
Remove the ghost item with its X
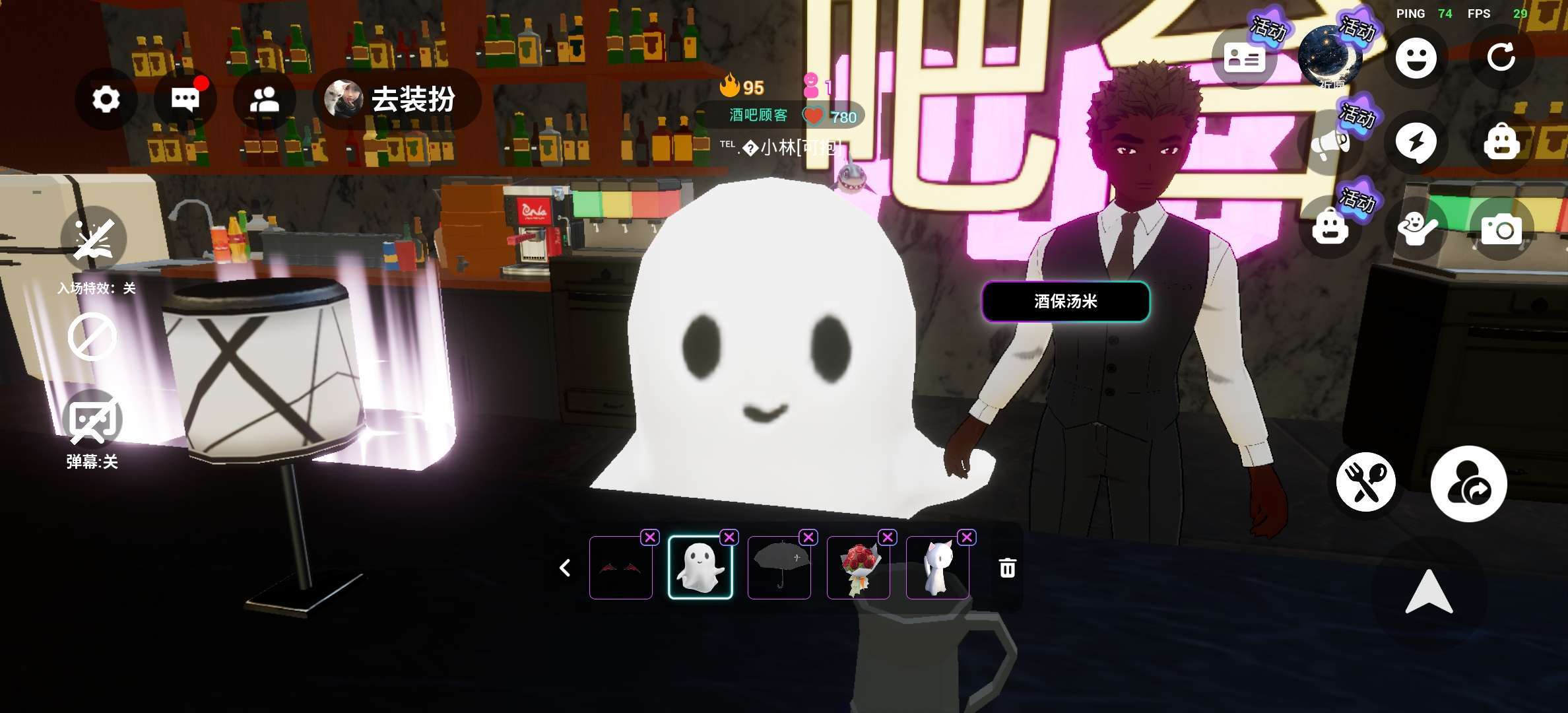click(729, 537)
